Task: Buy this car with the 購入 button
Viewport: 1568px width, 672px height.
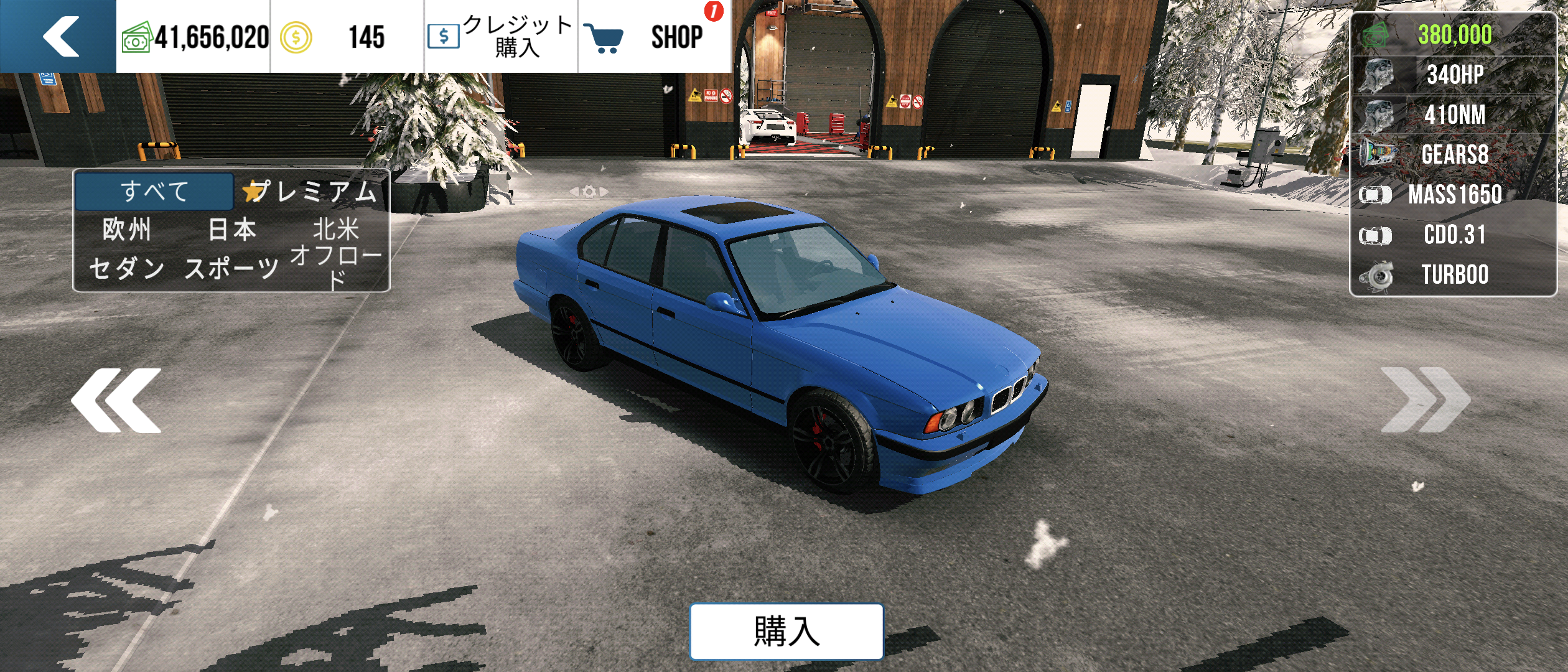Action: pos(786,631)
